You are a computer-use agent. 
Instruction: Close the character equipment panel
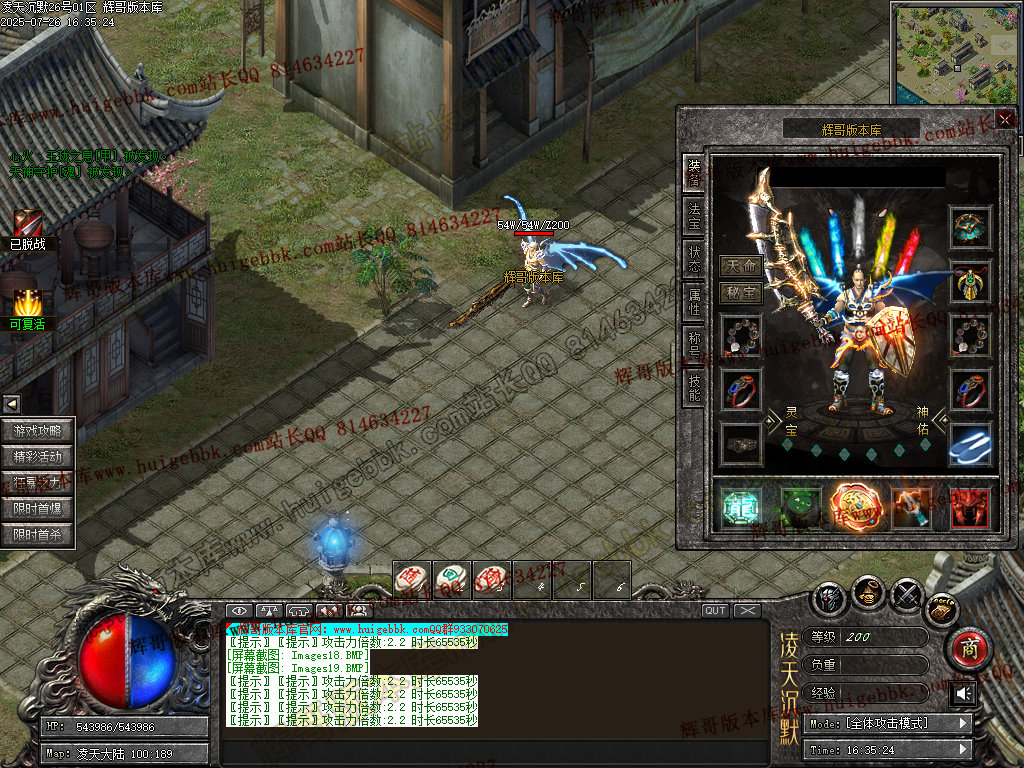point(1005,119)
